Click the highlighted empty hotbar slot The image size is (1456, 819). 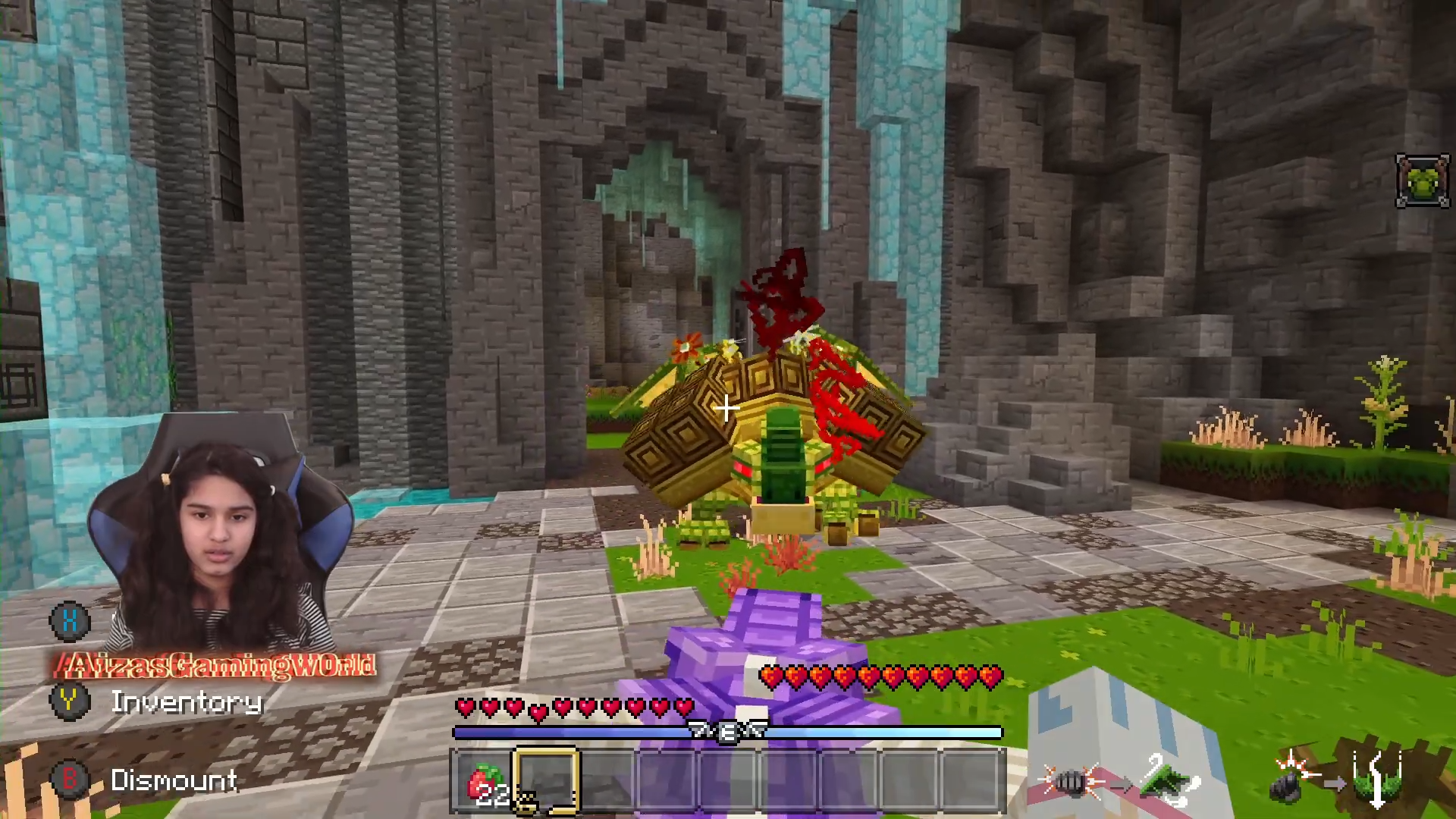(547, 781)
